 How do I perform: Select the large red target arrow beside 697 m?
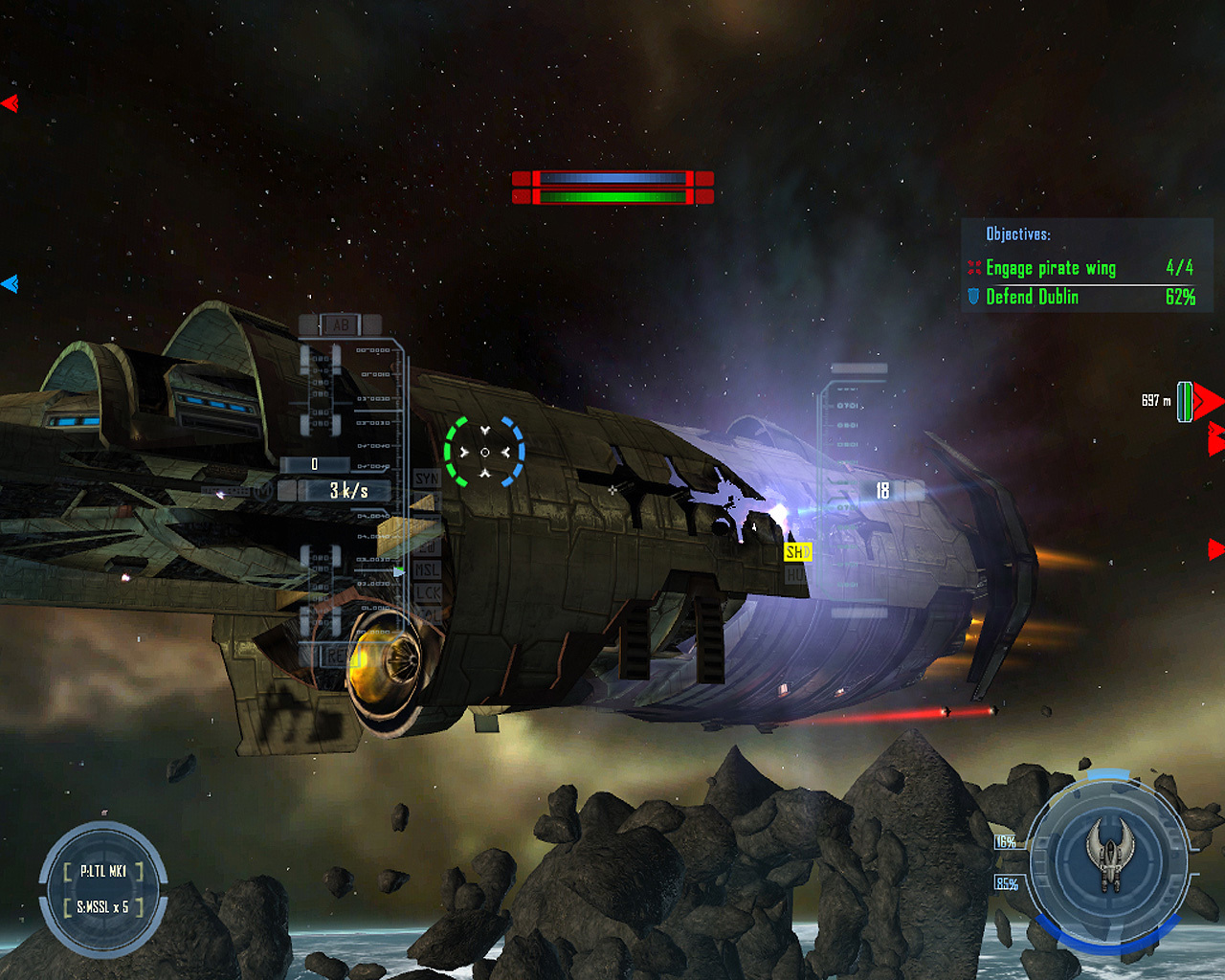pyautogui.click(x=1208, y=401)
